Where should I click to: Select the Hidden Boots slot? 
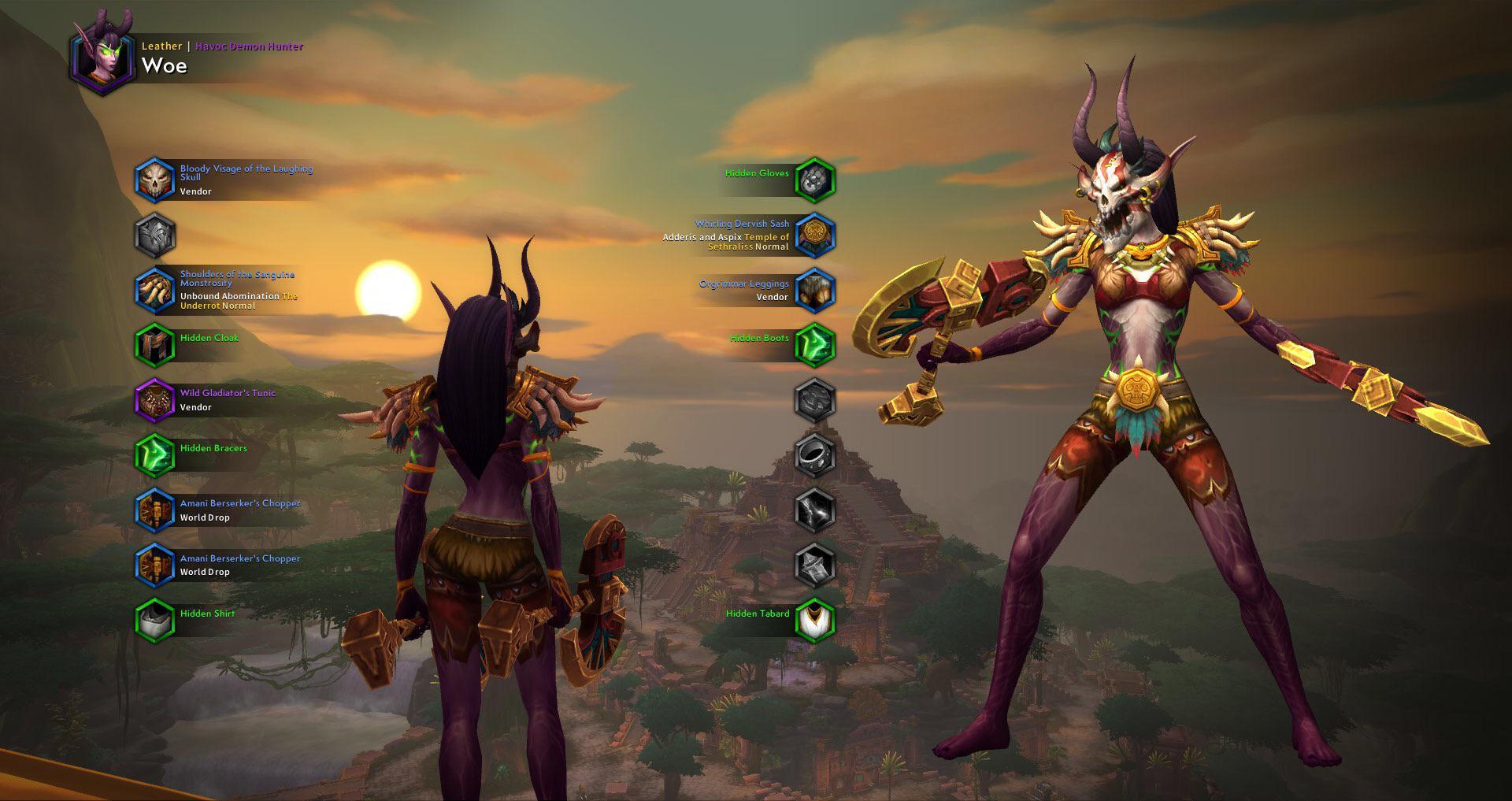(x=814, y=345)
